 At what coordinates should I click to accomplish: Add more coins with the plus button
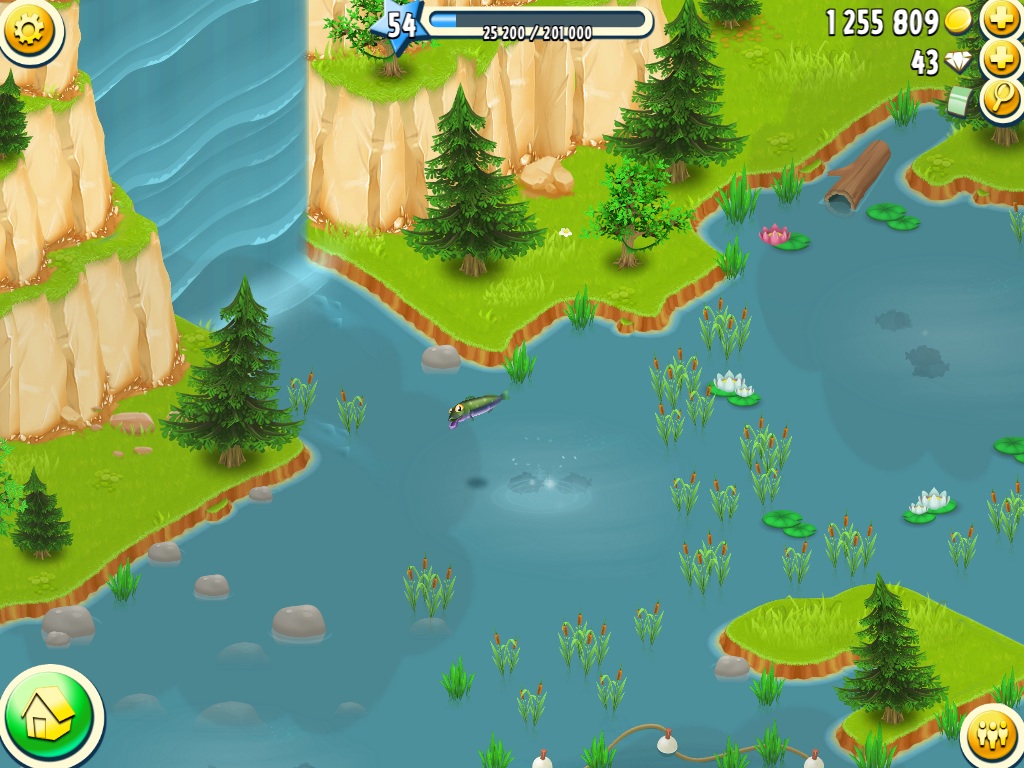point(1000,19)
